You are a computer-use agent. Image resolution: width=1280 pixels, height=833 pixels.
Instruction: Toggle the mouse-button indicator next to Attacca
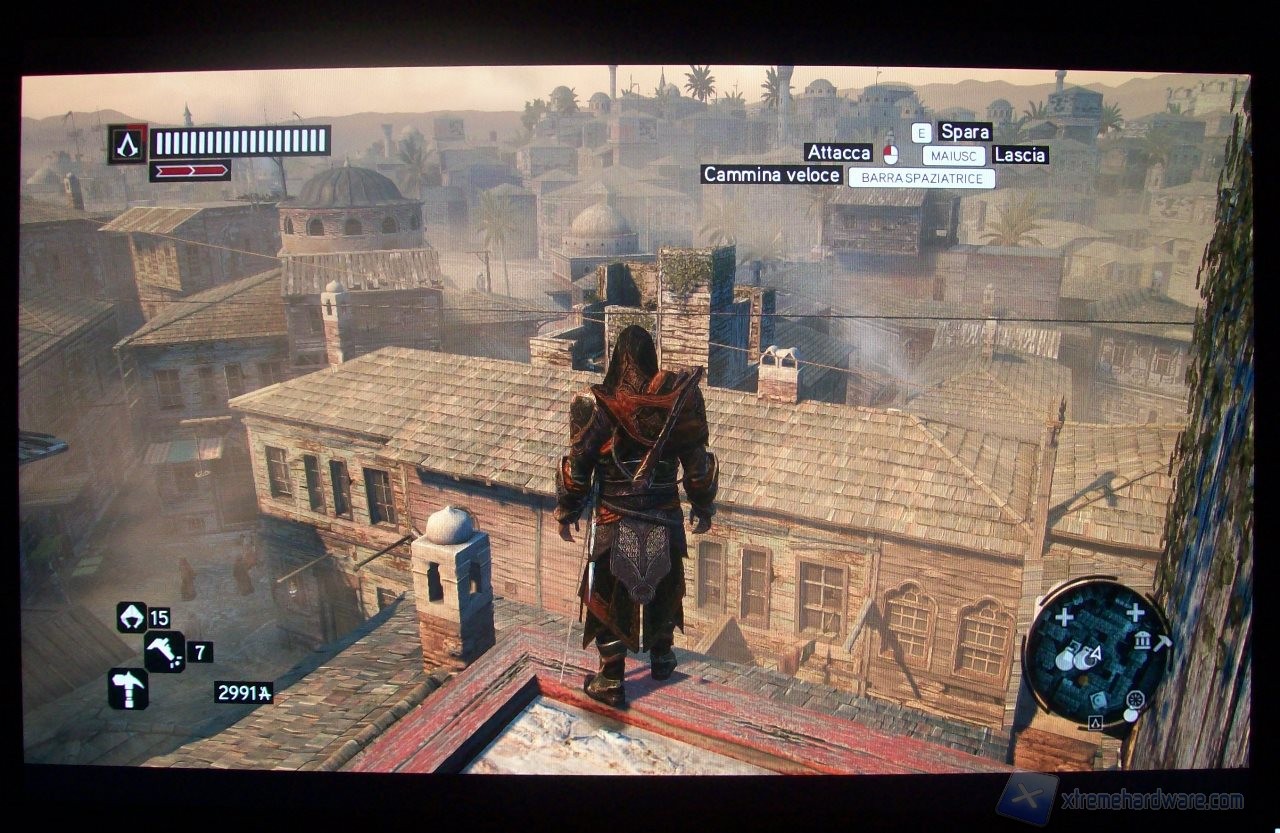tap(890, 153)
